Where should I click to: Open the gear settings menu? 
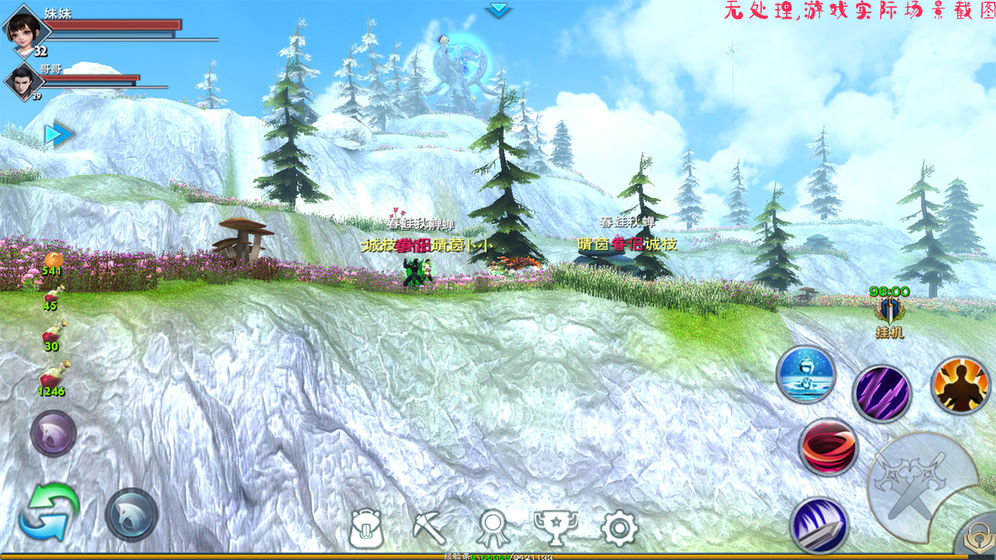coord(618,527)
